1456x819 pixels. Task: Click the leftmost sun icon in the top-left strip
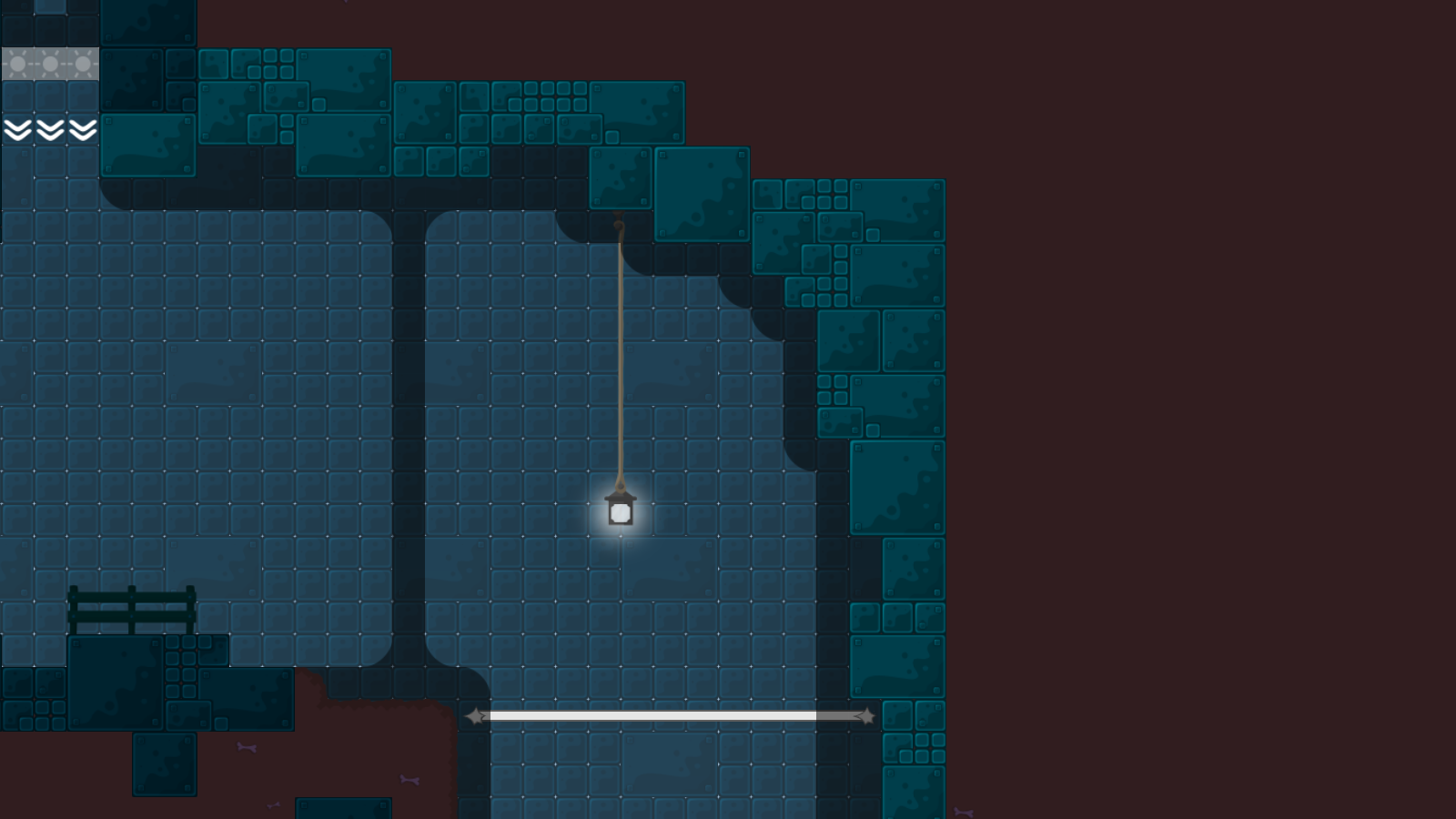[x=18, y=63]
